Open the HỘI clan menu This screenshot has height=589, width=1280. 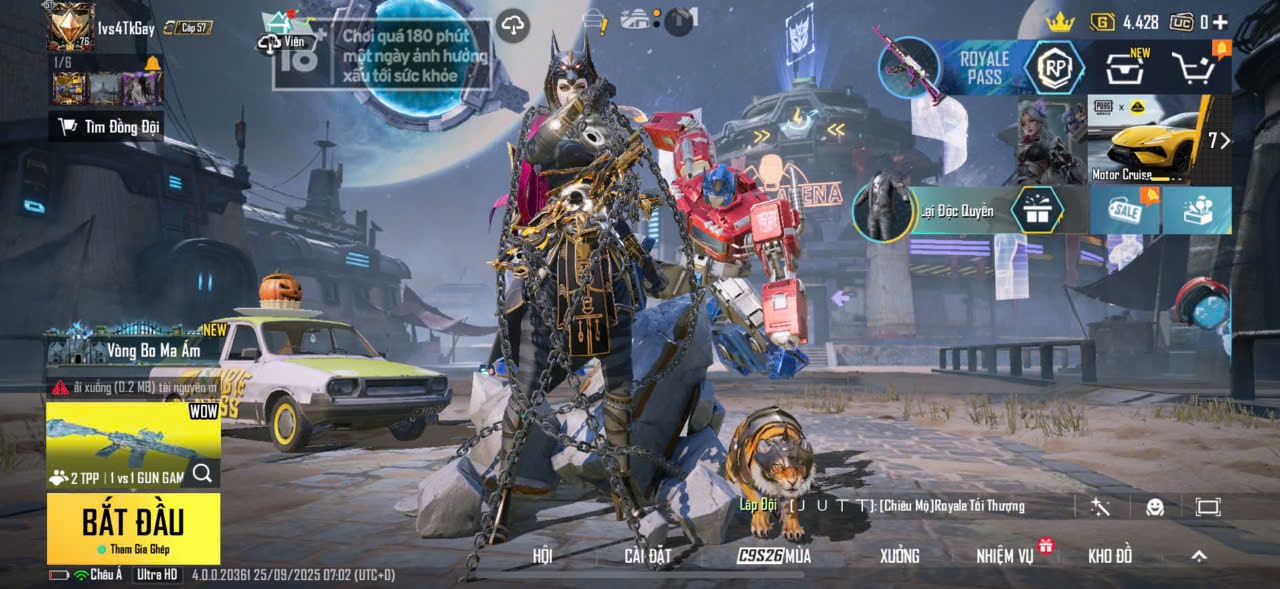click(542, 556)
